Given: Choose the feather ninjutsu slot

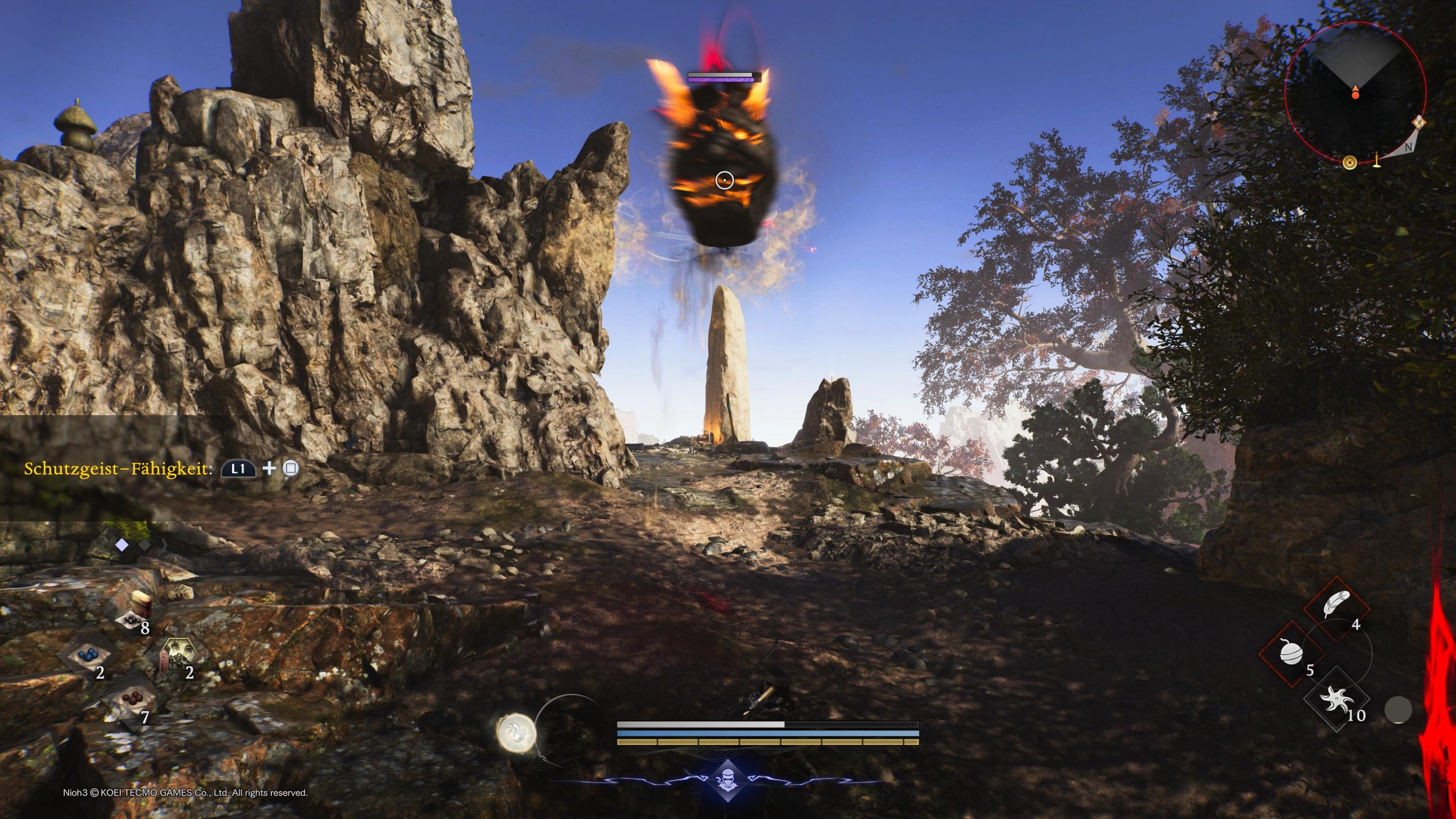Looking at the screenshot, I should pyautogui.click(x=1335, y=609).
